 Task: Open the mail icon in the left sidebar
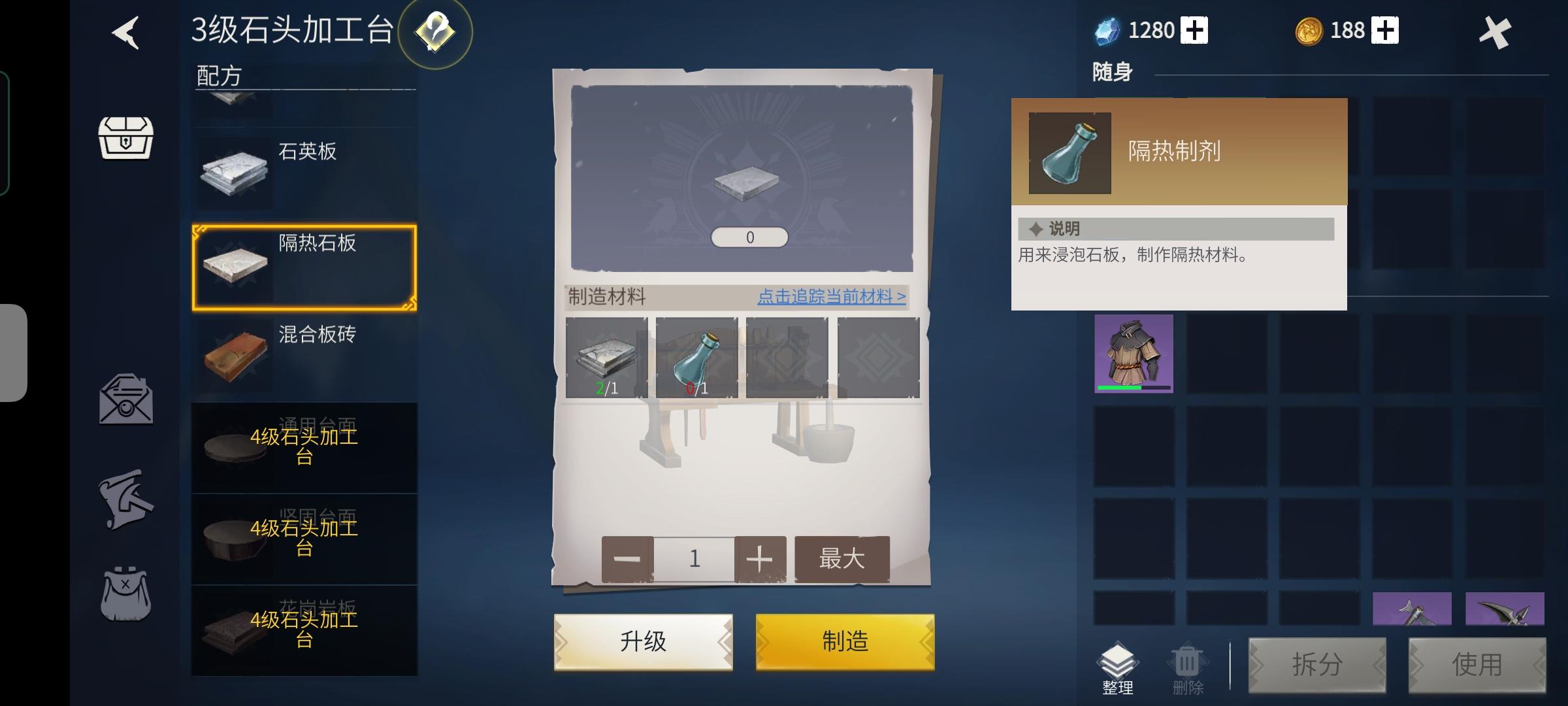[124, 399]
